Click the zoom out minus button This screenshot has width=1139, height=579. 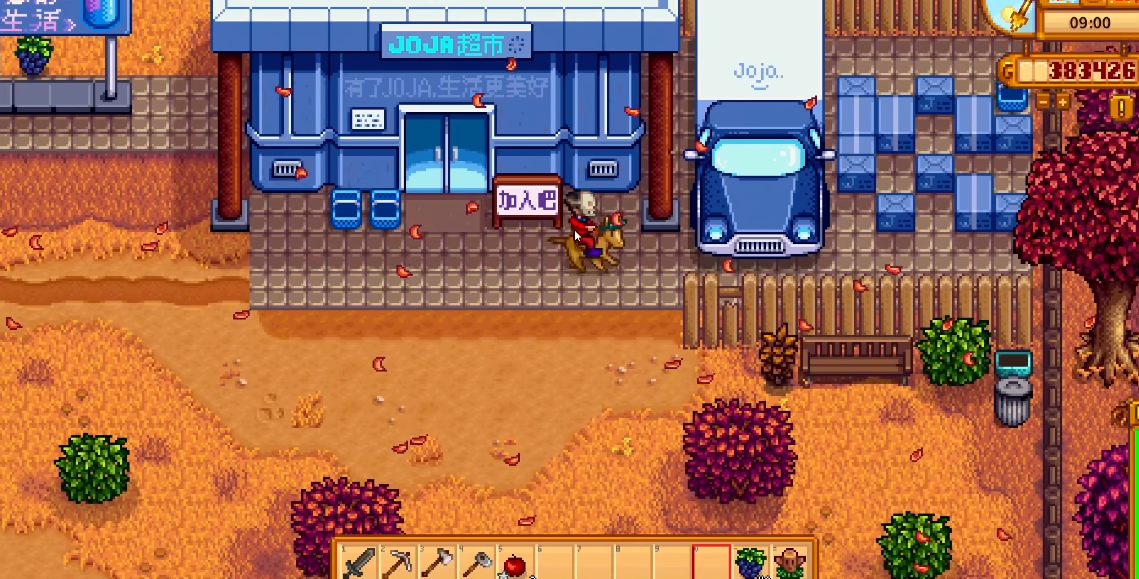click(1042, 101)
